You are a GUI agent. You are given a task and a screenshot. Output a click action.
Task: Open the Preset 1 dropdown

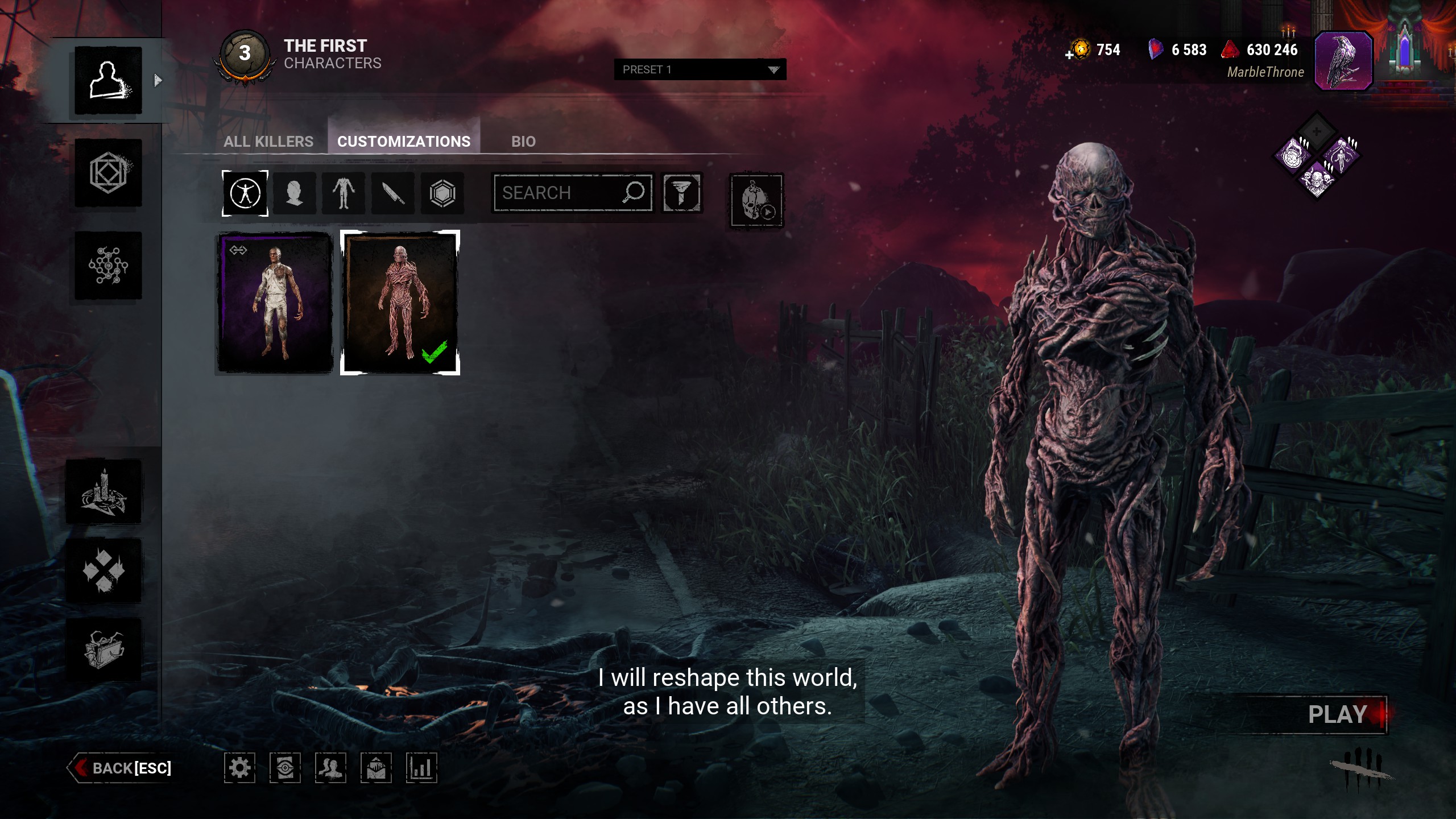(700, 69)
